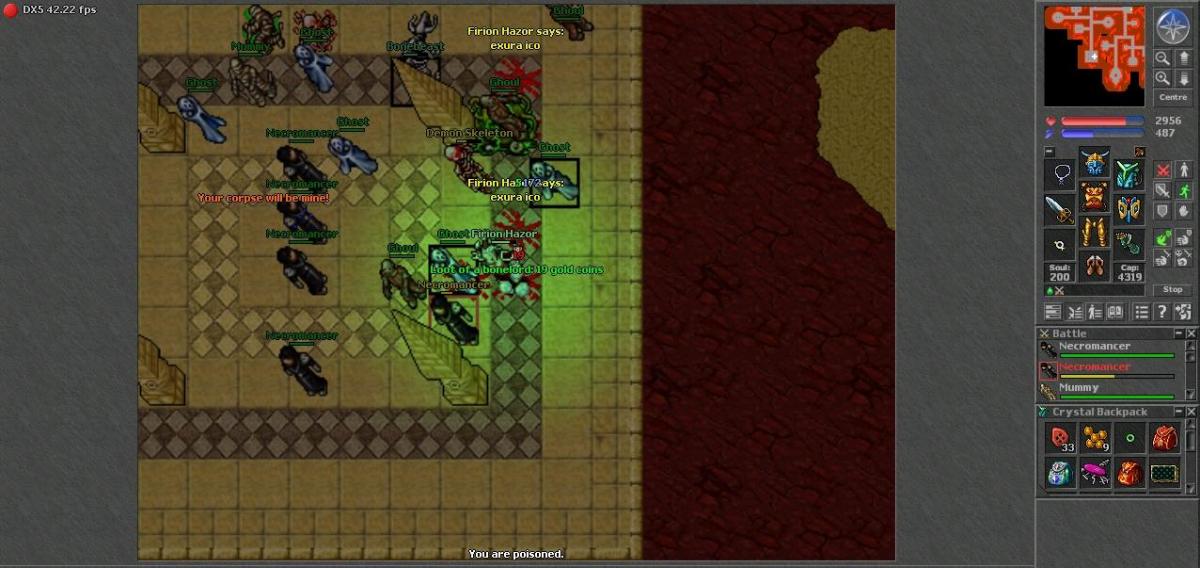Select the green backpack equipment slot
1200x568 pixels.
[x=1129, y=176]
